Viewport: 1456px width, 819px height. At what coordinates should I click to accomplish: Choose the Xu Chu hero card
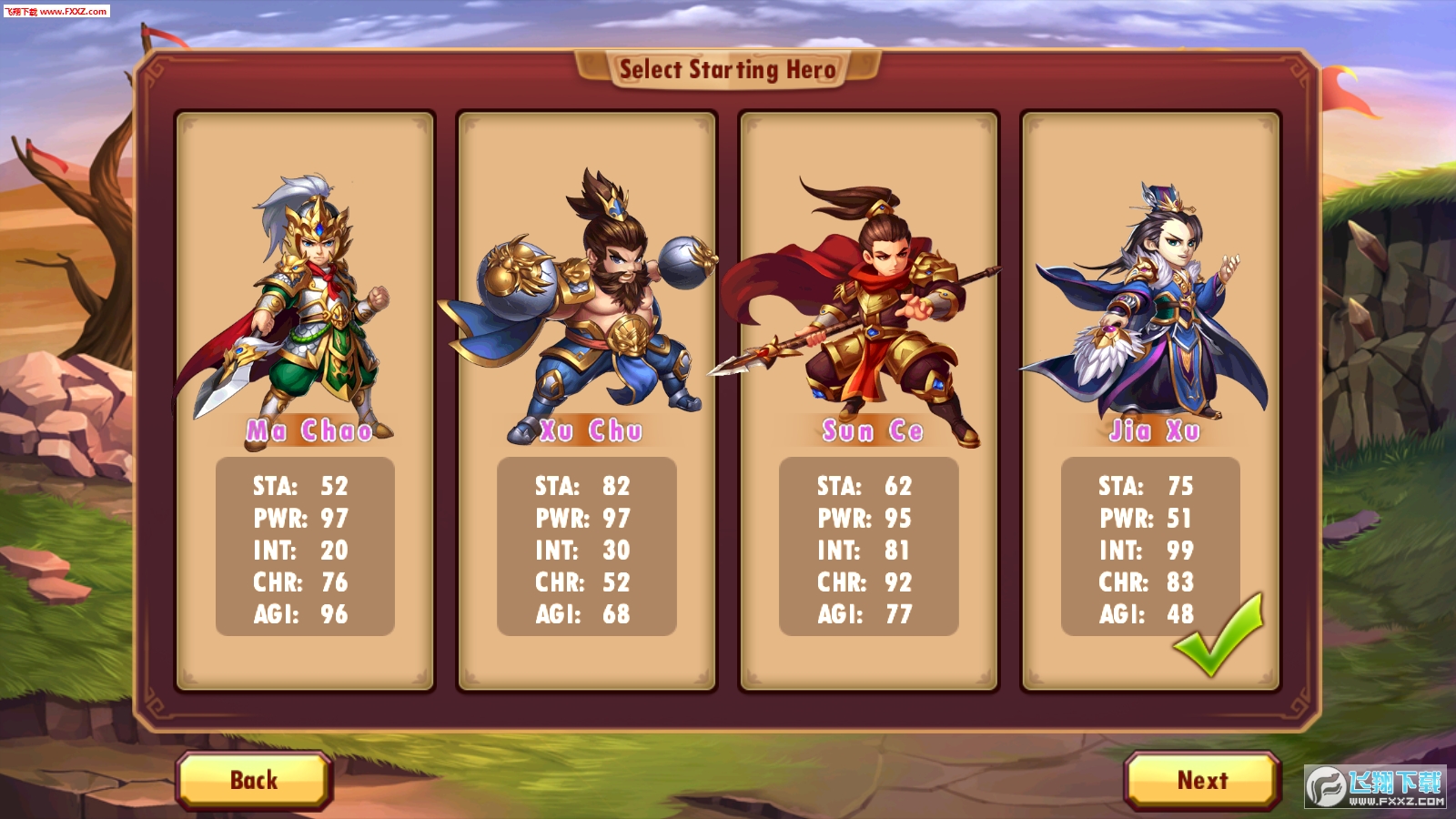(x=587, y=400)
